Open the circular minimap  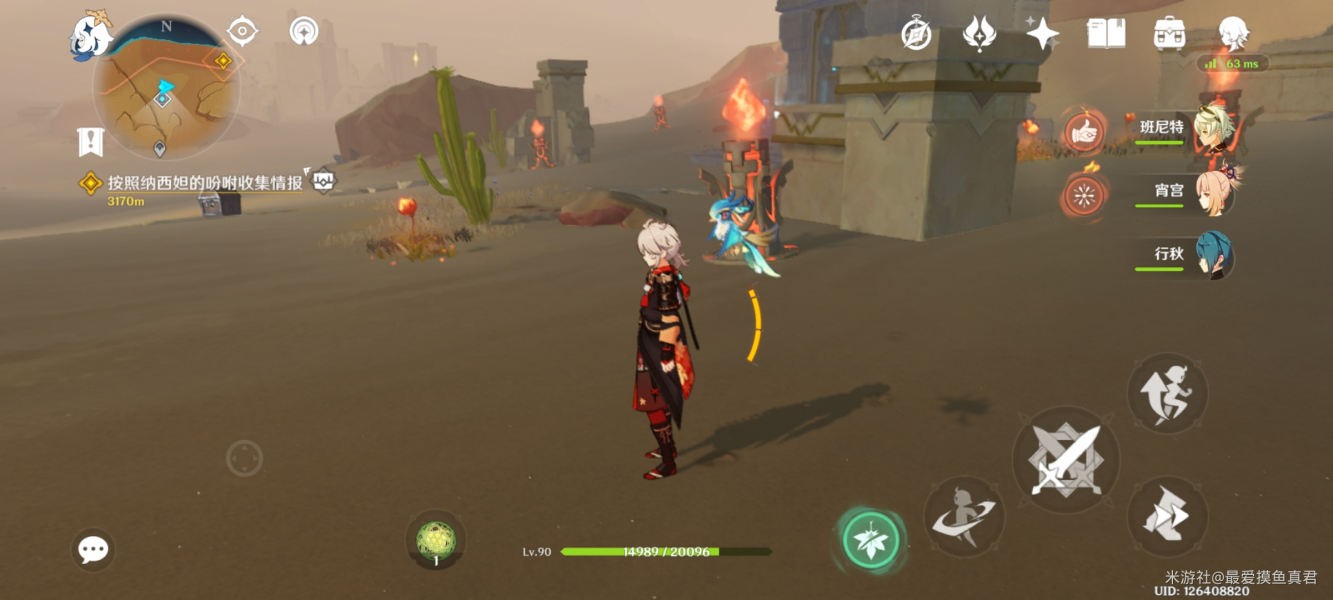coord(165,88)
